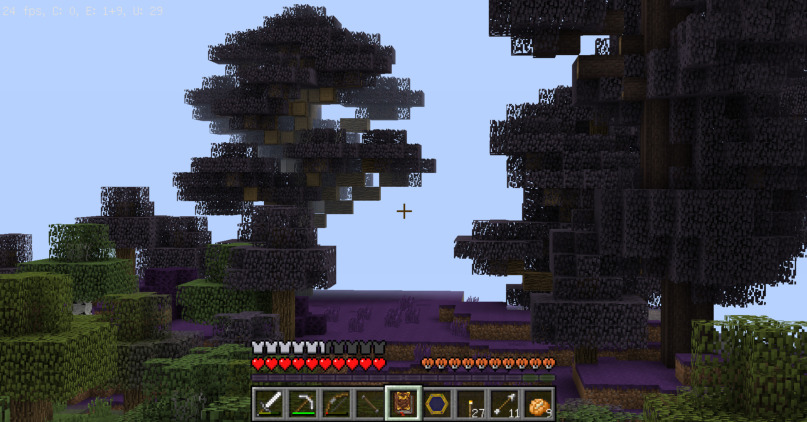Viewport: 807px width, 422px height.
Task: Select the blue hexagon item slot
Action: click(437, 404)
